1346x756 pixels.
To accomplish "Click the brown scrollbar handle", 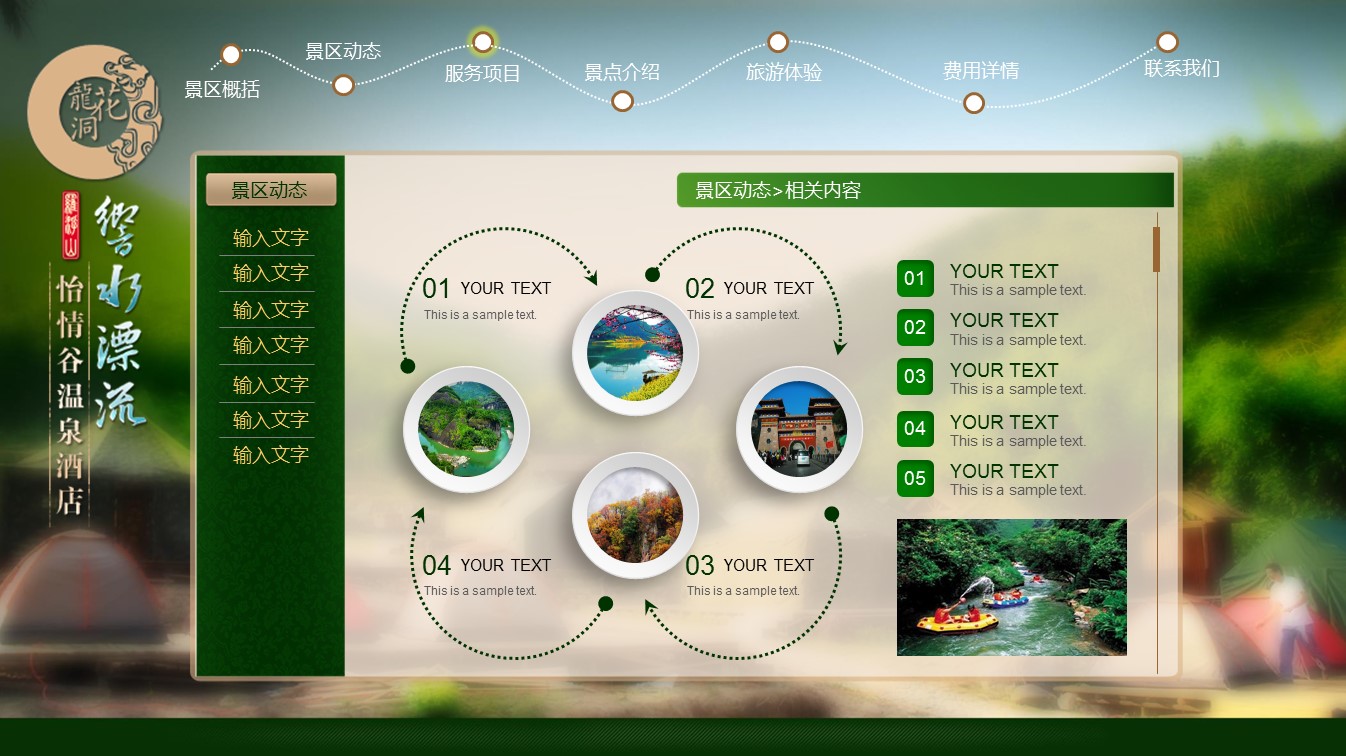I will (x=1156, y=249).
